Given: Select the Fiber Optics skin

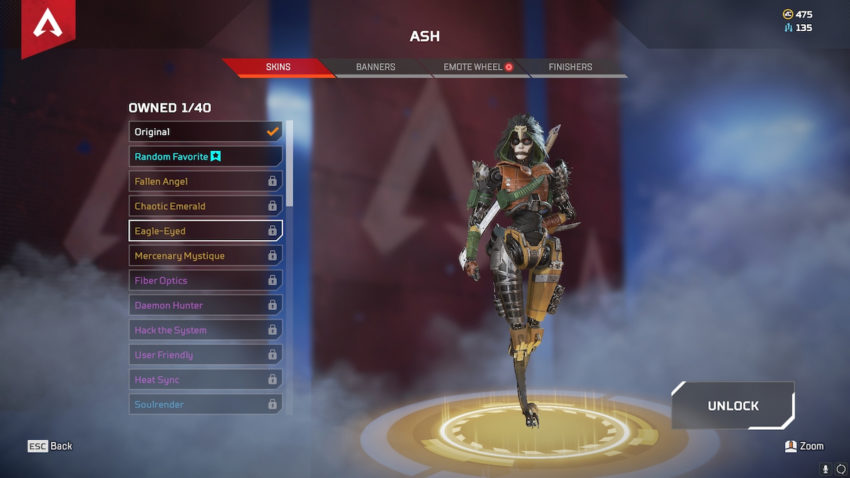Looking at the screenshot, I should point(205,281).
